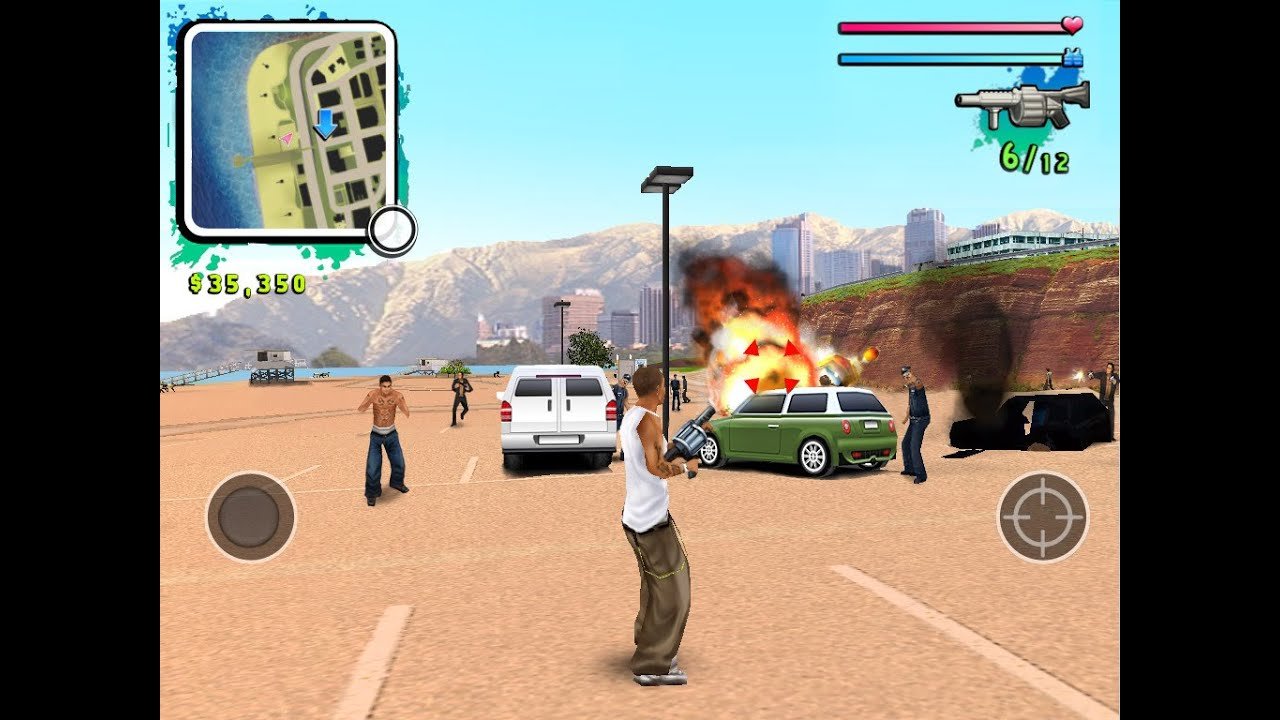Tap the minimap in the corner
Viewport: 1280px width, 720px height.
(288, 128)
